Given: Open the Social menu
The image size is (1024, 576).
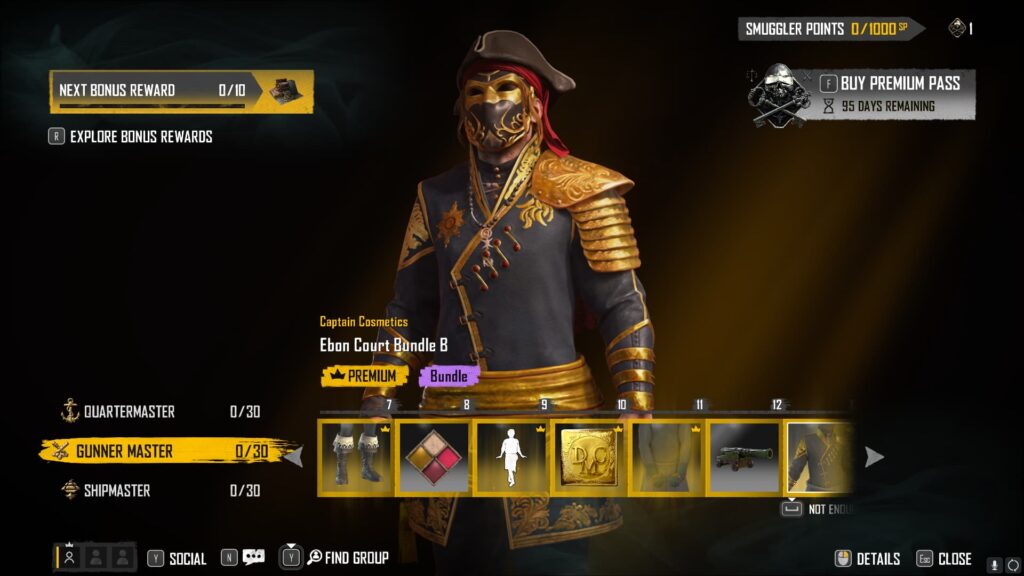Looking at the screenshot, I should (x=178, y=558).
